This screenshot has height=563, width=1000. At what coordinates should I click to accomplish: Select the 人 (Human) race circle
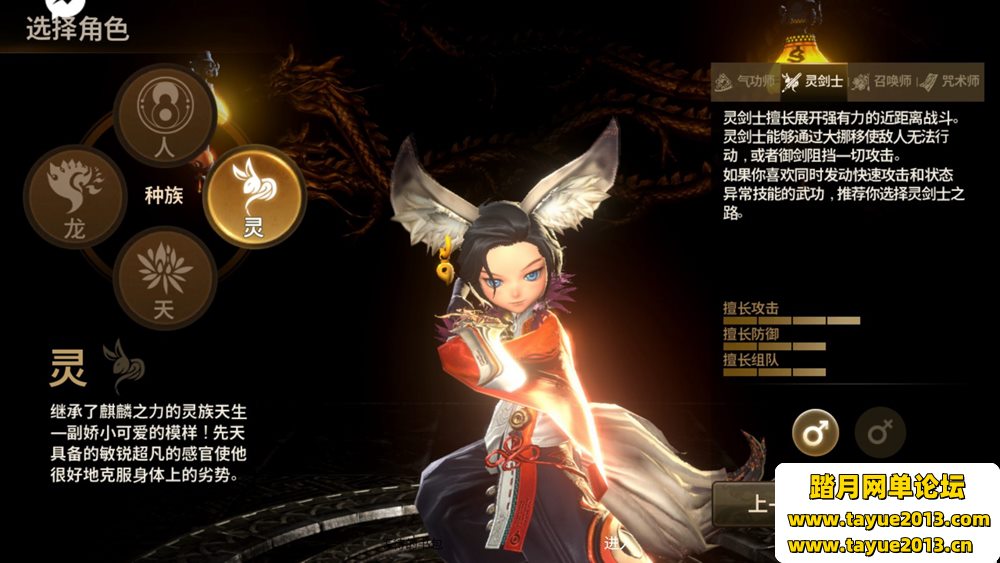tap(164, 108)
